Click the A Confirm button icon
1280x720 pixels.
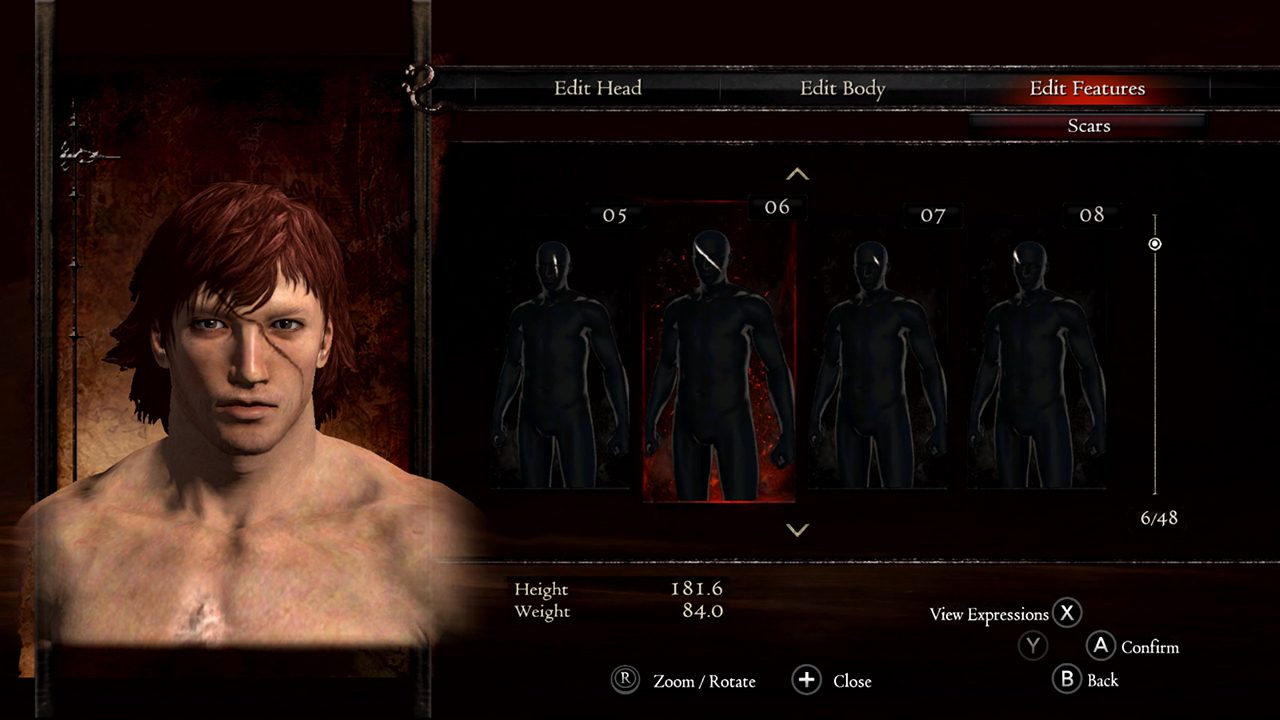(x=1100, y=647)
